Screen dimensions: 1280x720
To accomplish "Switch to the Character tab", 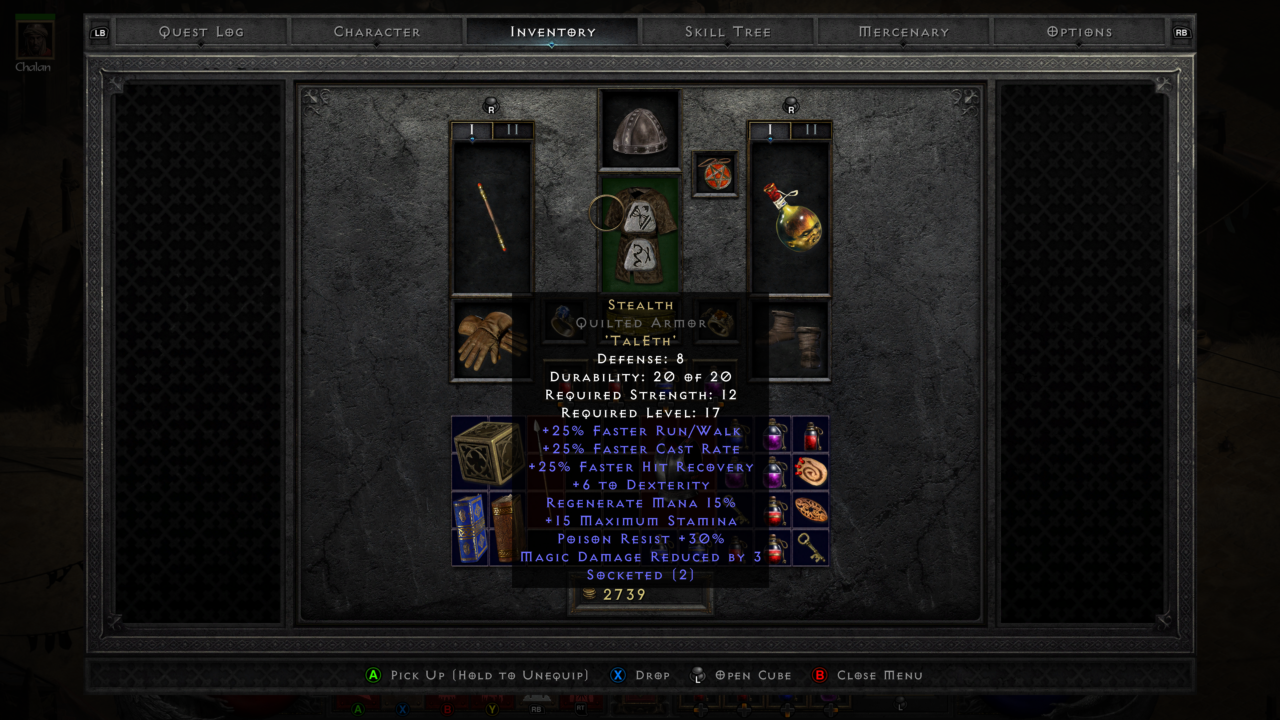I will [x=377, y=32].
